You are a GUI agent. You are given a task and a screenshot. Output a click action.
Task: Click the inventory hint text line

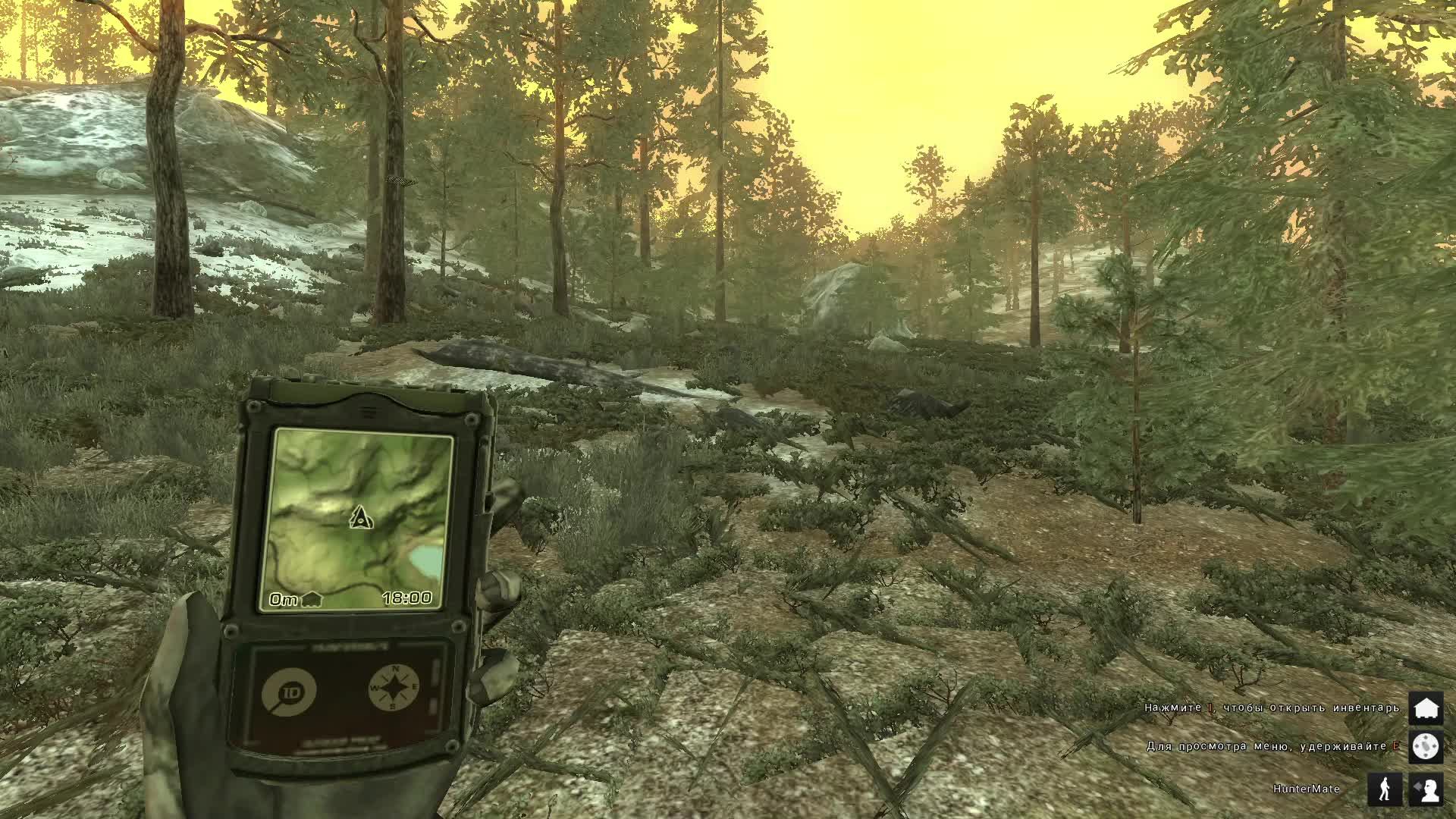(1266, 708)
